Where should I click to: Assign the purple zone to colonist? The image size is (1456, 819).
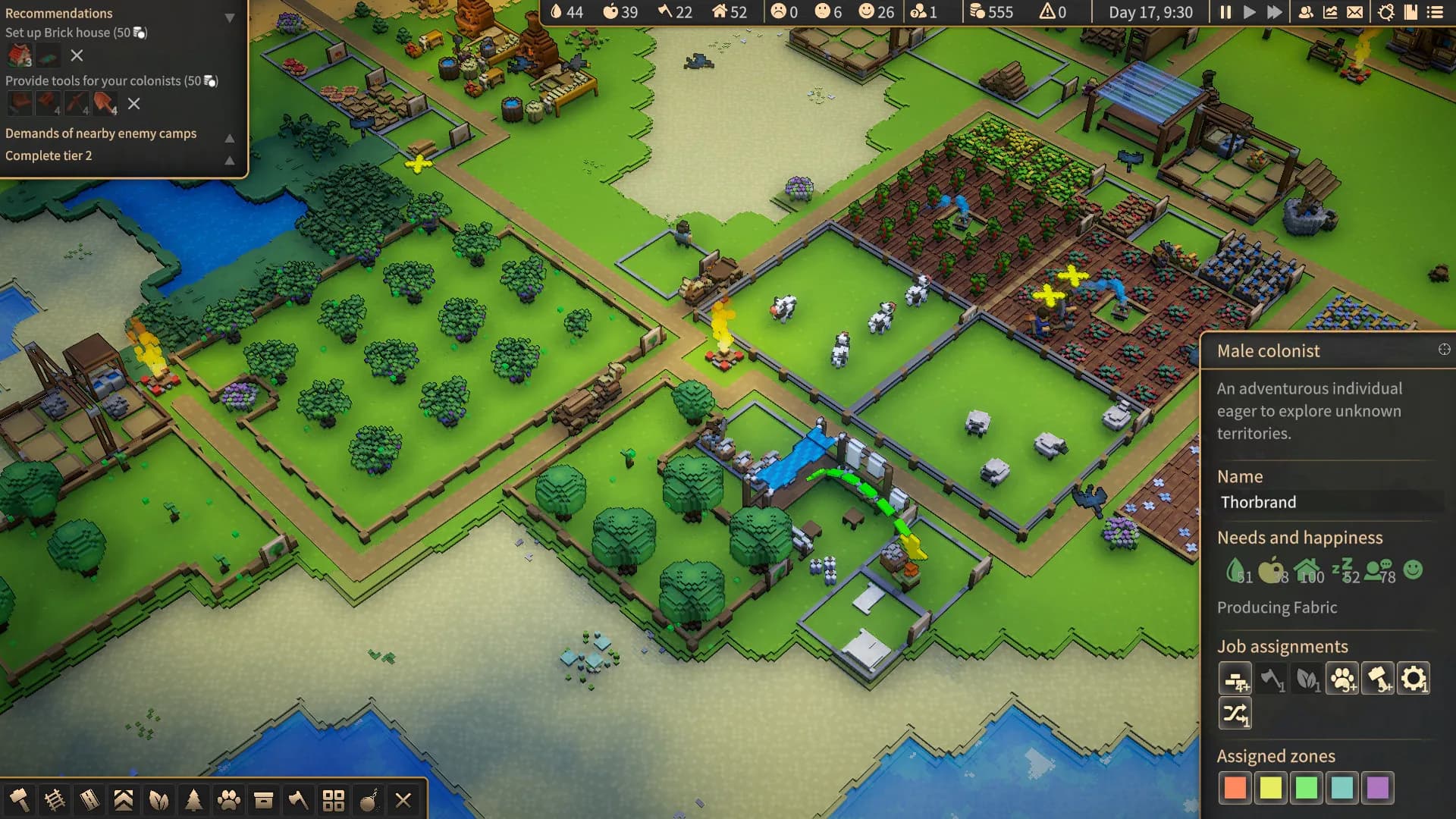tap(1377, 788)
